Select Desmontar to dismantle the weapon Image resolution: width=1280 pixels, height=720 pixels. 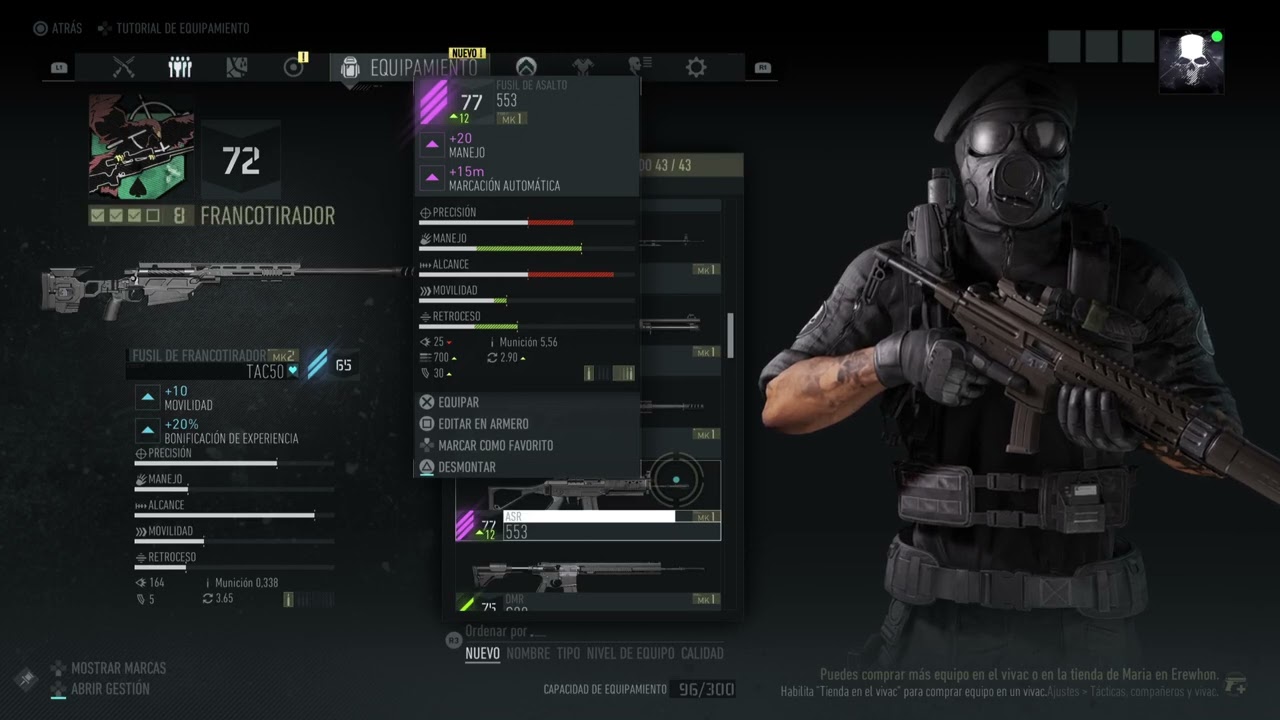(x=466, y=467)
